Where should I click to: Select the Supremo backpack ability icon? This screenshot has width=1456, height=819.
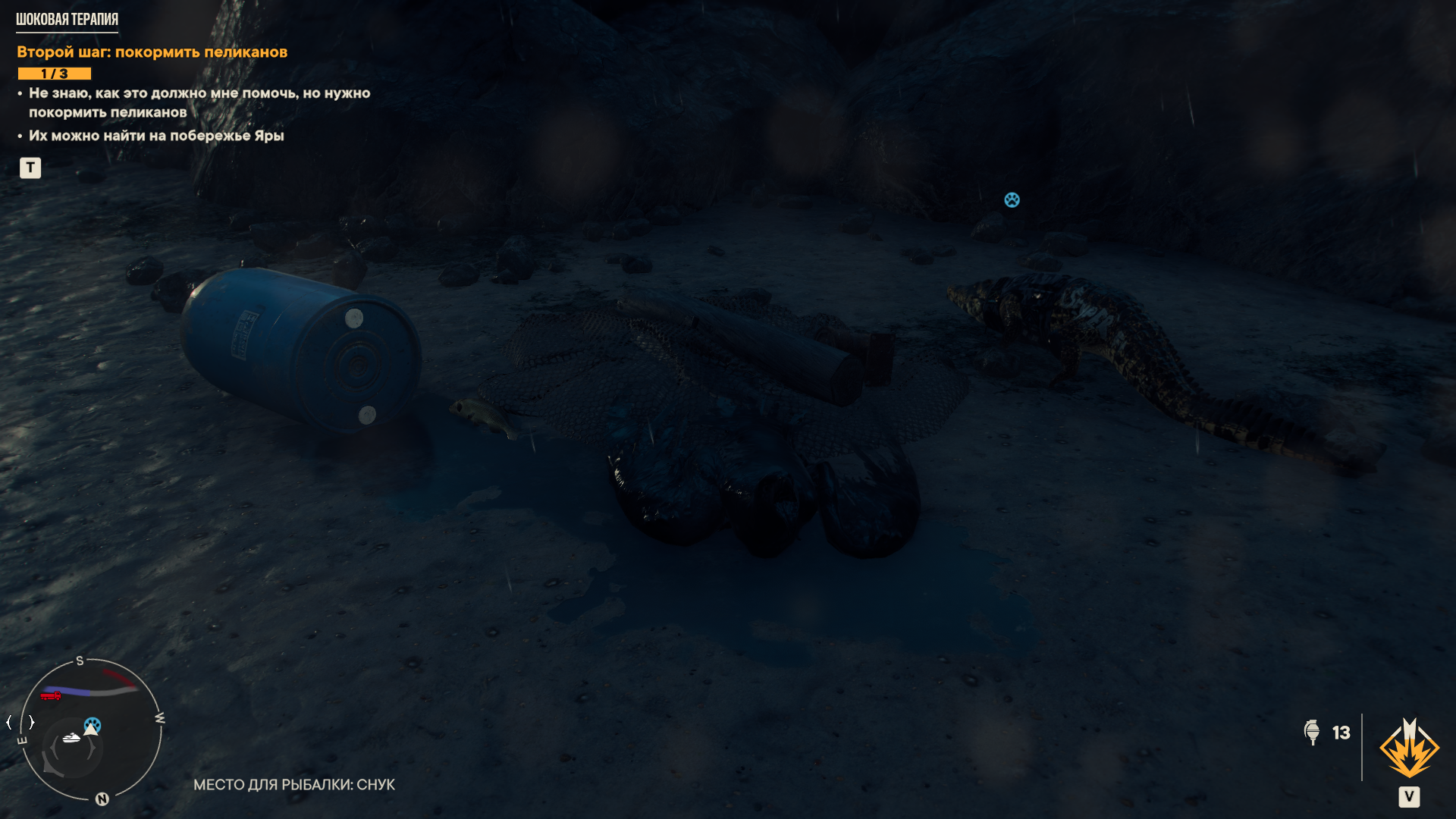tap(1409, 749)
